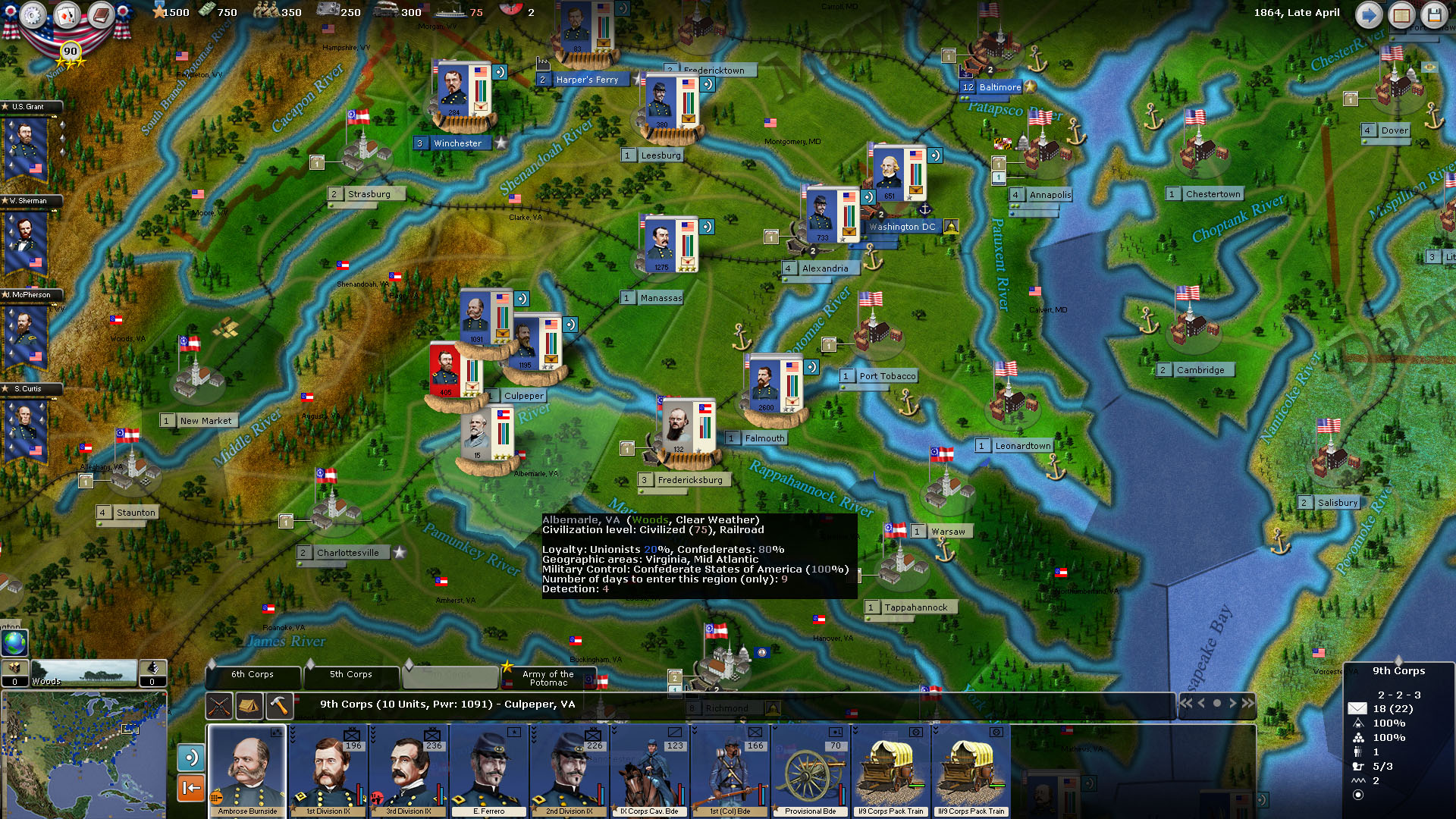Click the diamond expander above 5th Corps tab
The width and height of the screenshot is (1456, 819).
pyautogui.click(x=311, y=664)
